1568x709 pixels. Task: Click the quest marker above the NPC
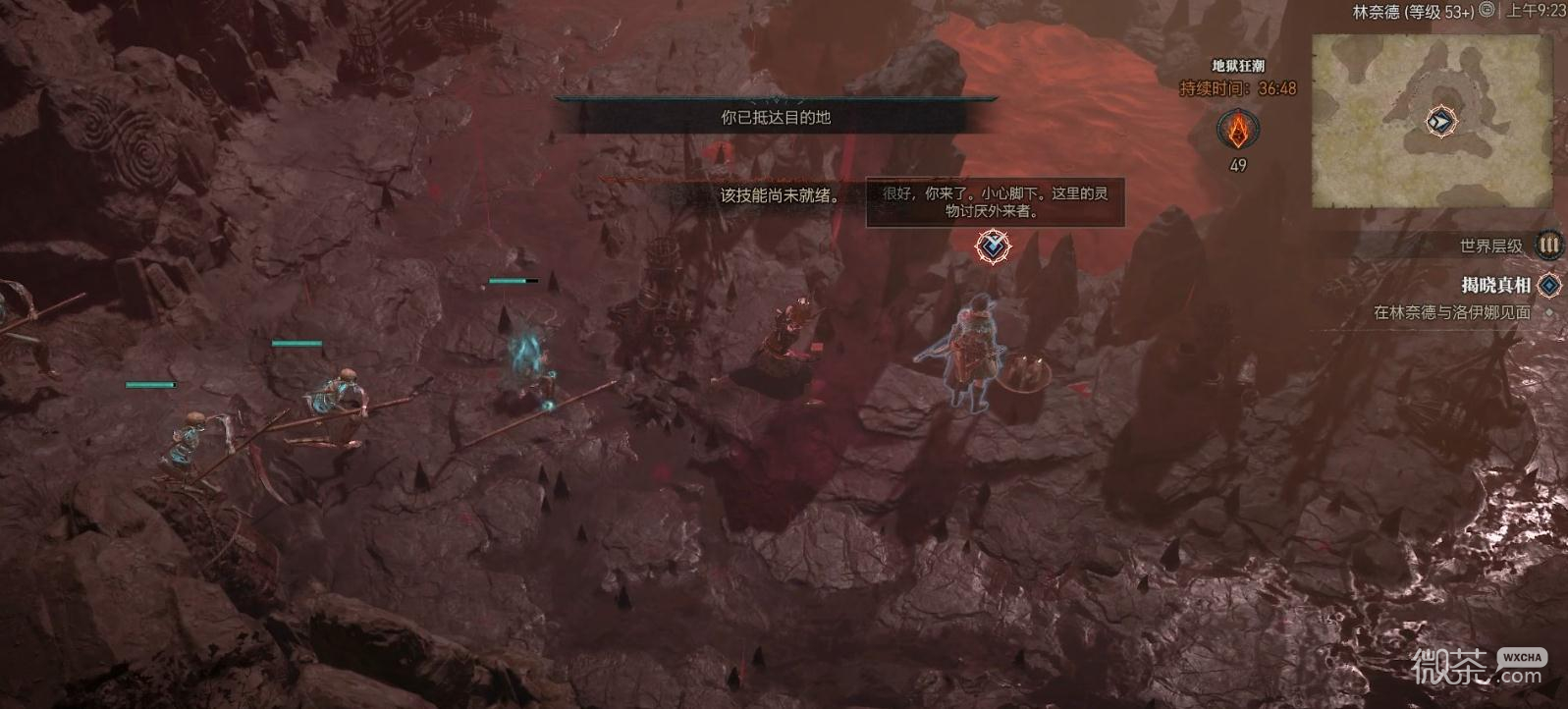click(993, 245)
